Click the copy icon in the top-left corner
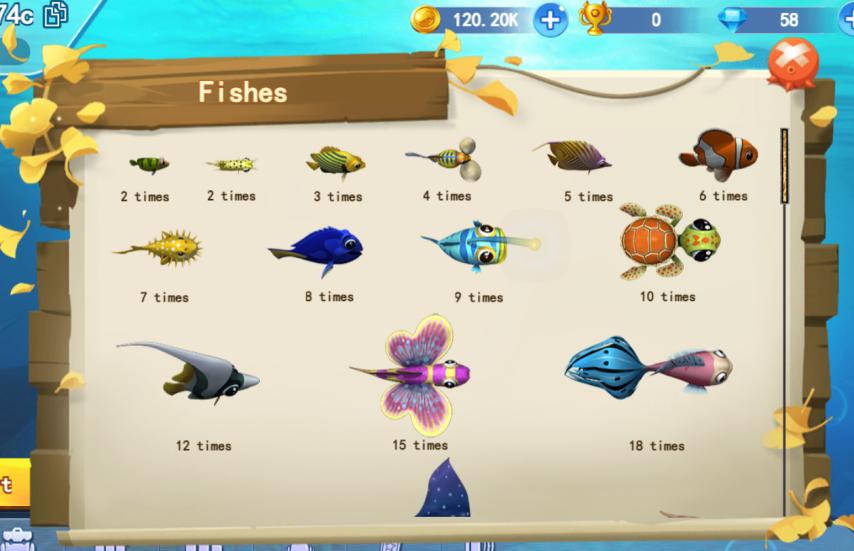The width and height of the screenshot is (854, 551). tap(56, 14)
